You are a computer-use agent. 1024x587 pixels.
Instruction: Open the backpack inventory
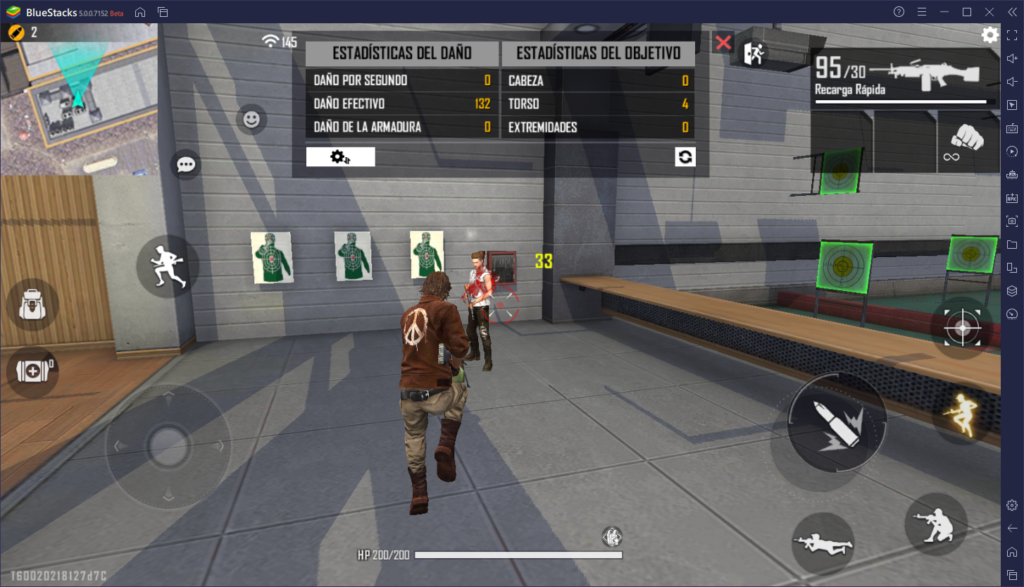pos(31,304)
